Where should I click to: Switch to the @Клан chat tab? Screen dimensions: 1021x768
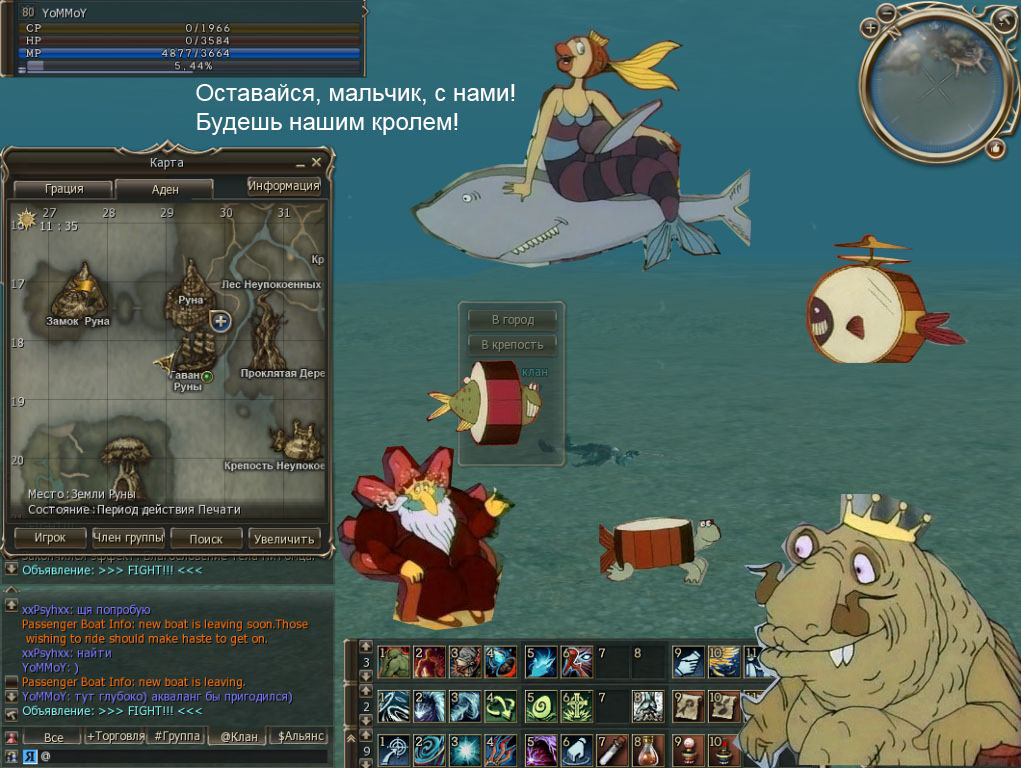[x=238, y=737]
